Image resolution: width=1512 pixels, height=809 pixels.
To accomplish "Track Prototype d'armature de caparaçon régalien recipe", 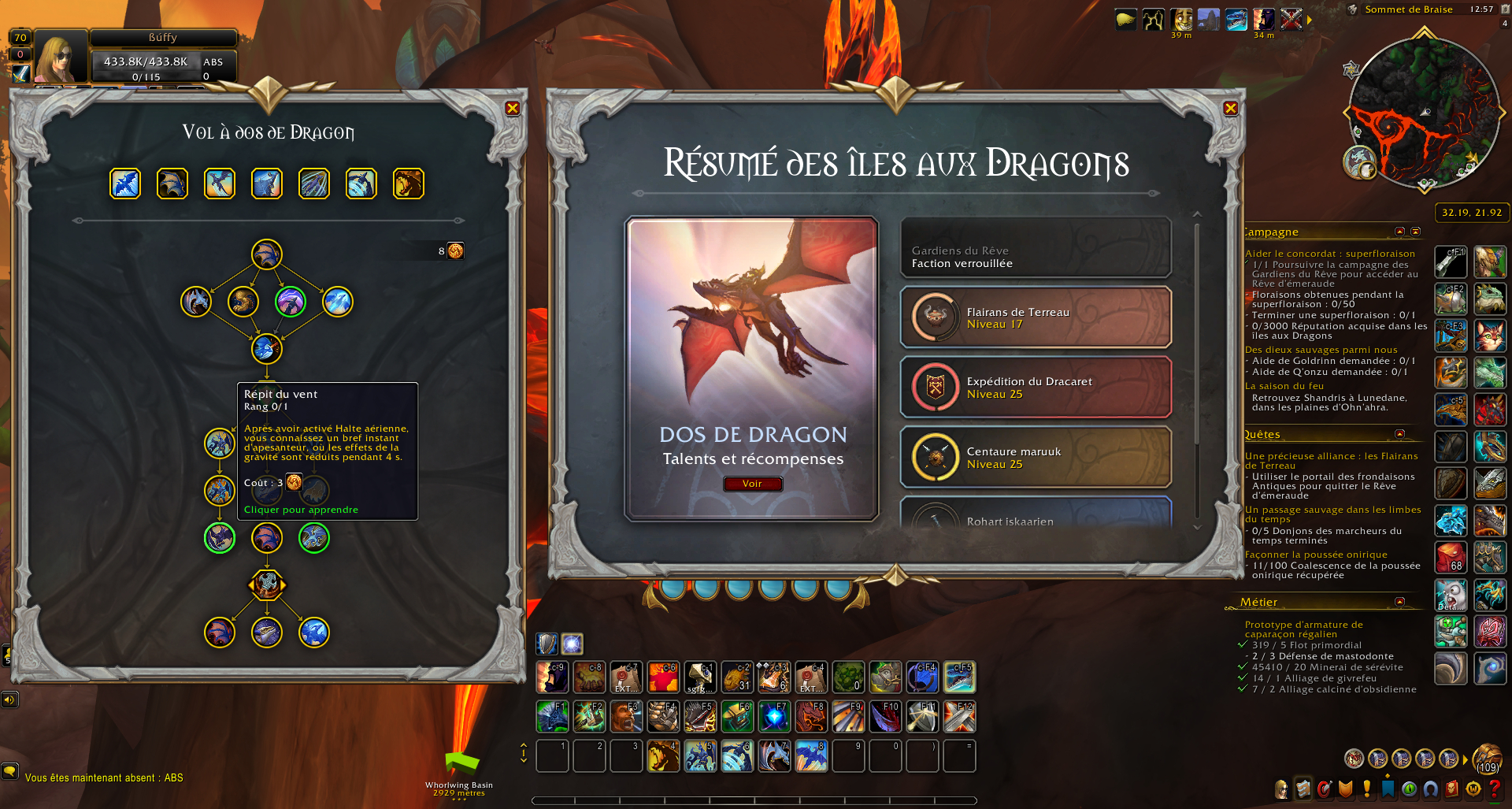I will (1303, 629).
